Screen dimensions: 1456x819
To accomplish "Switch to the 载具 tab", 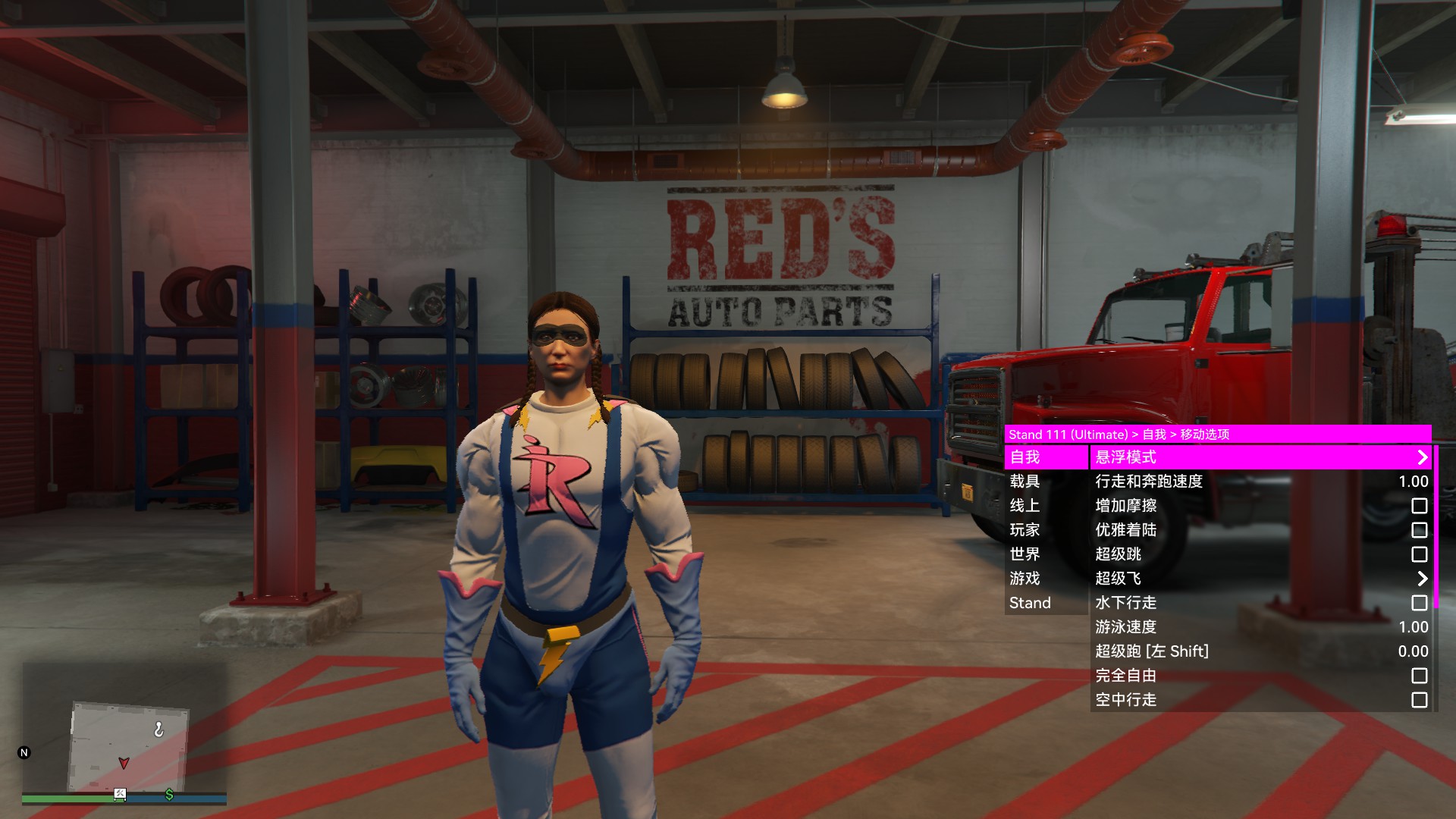I will pos(1046,482).
